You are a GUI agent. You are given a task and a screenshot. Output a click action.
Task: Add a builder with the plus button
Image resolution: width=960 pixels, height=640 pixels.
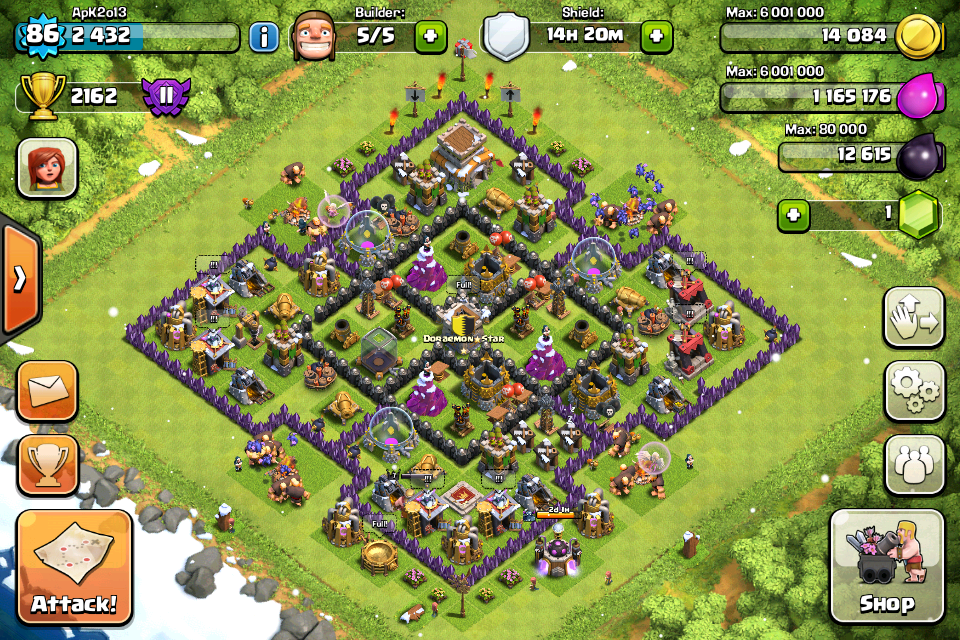pos(431,38)
